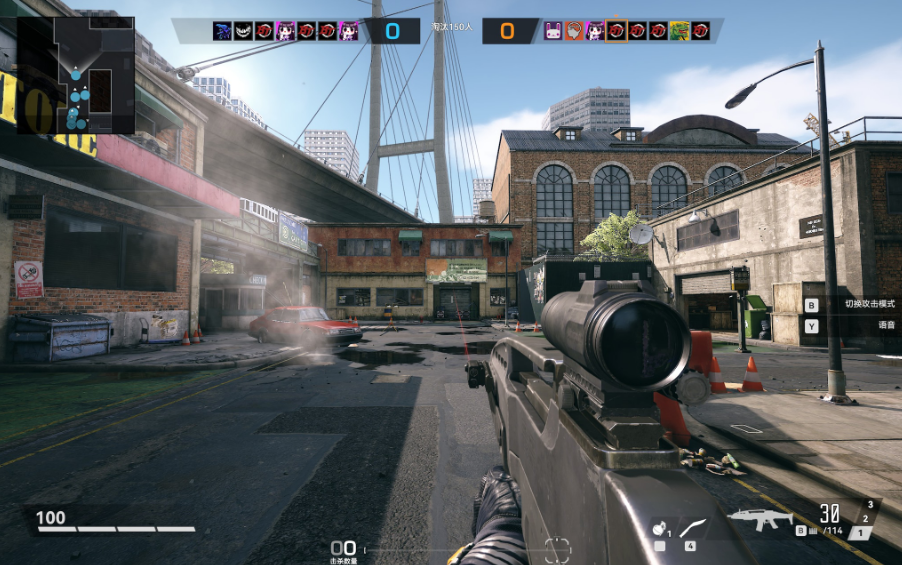
Task: Switch to weapon slot 3
Action: click(x=870, y=505)
